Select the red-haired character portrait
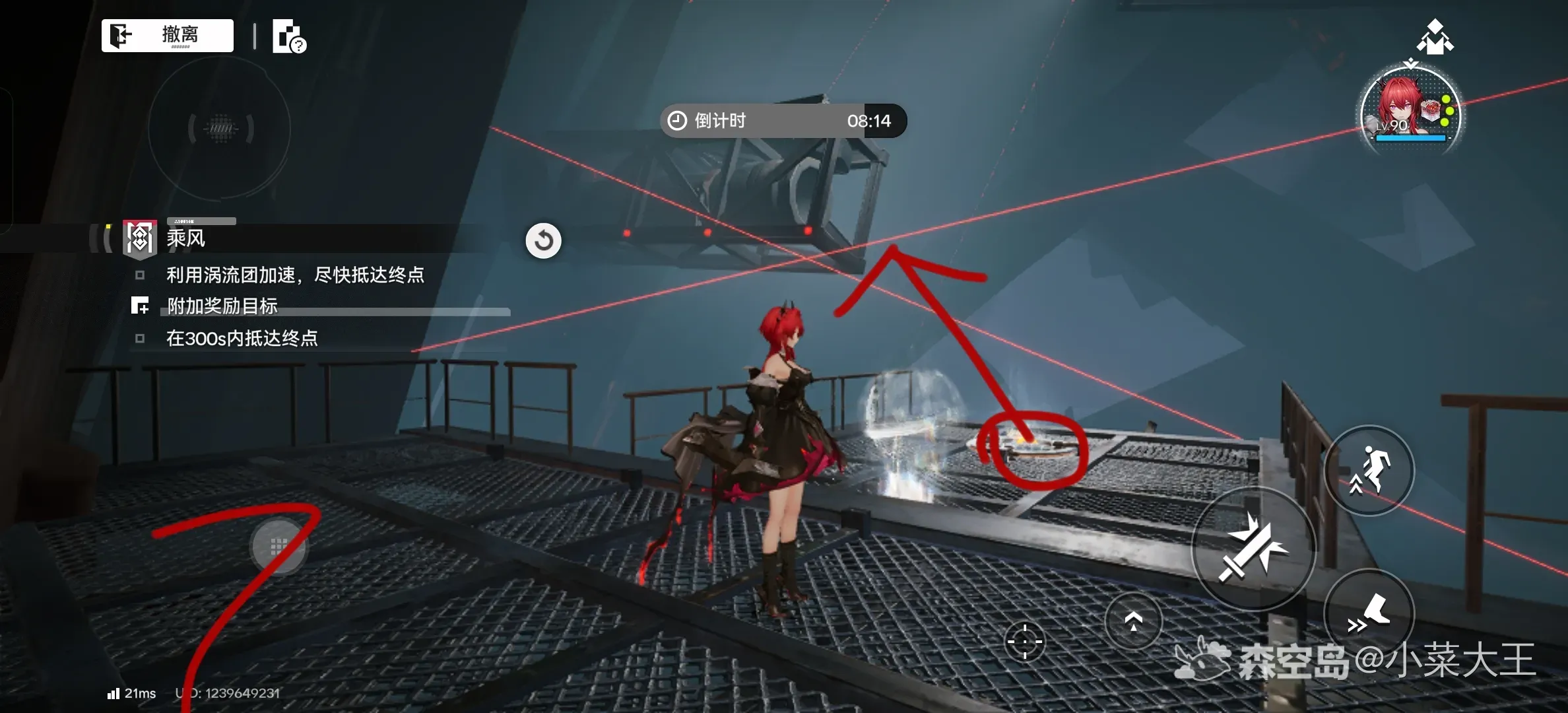The height and width of the screenshot is (713, 1568). pyautogui.click(x=1410, y=111)
